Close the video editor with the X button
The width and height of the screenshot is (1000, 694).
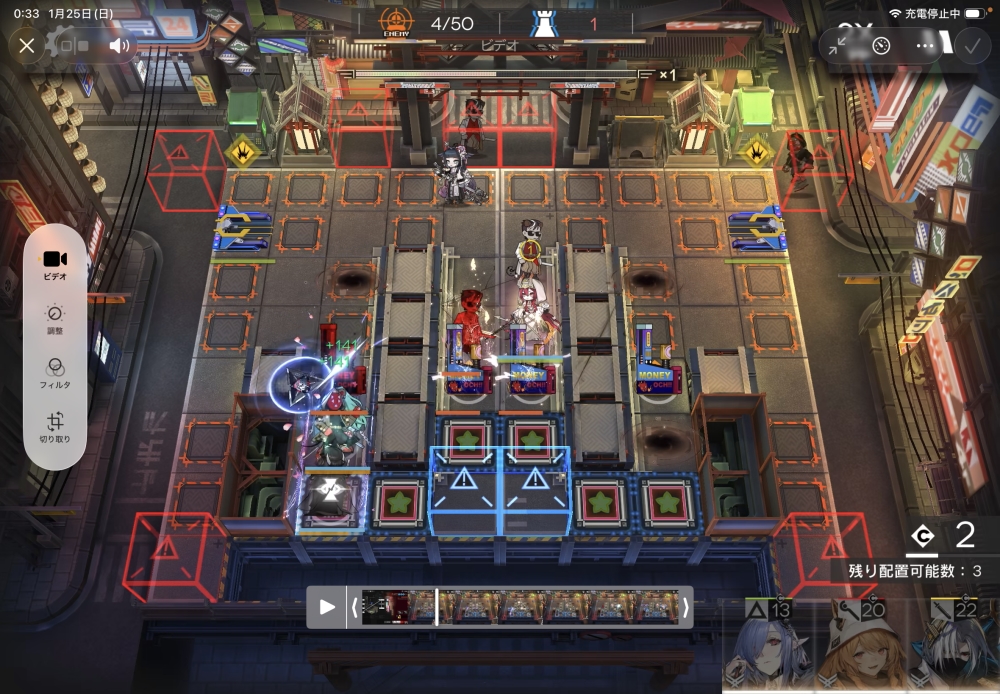(27, 45)
